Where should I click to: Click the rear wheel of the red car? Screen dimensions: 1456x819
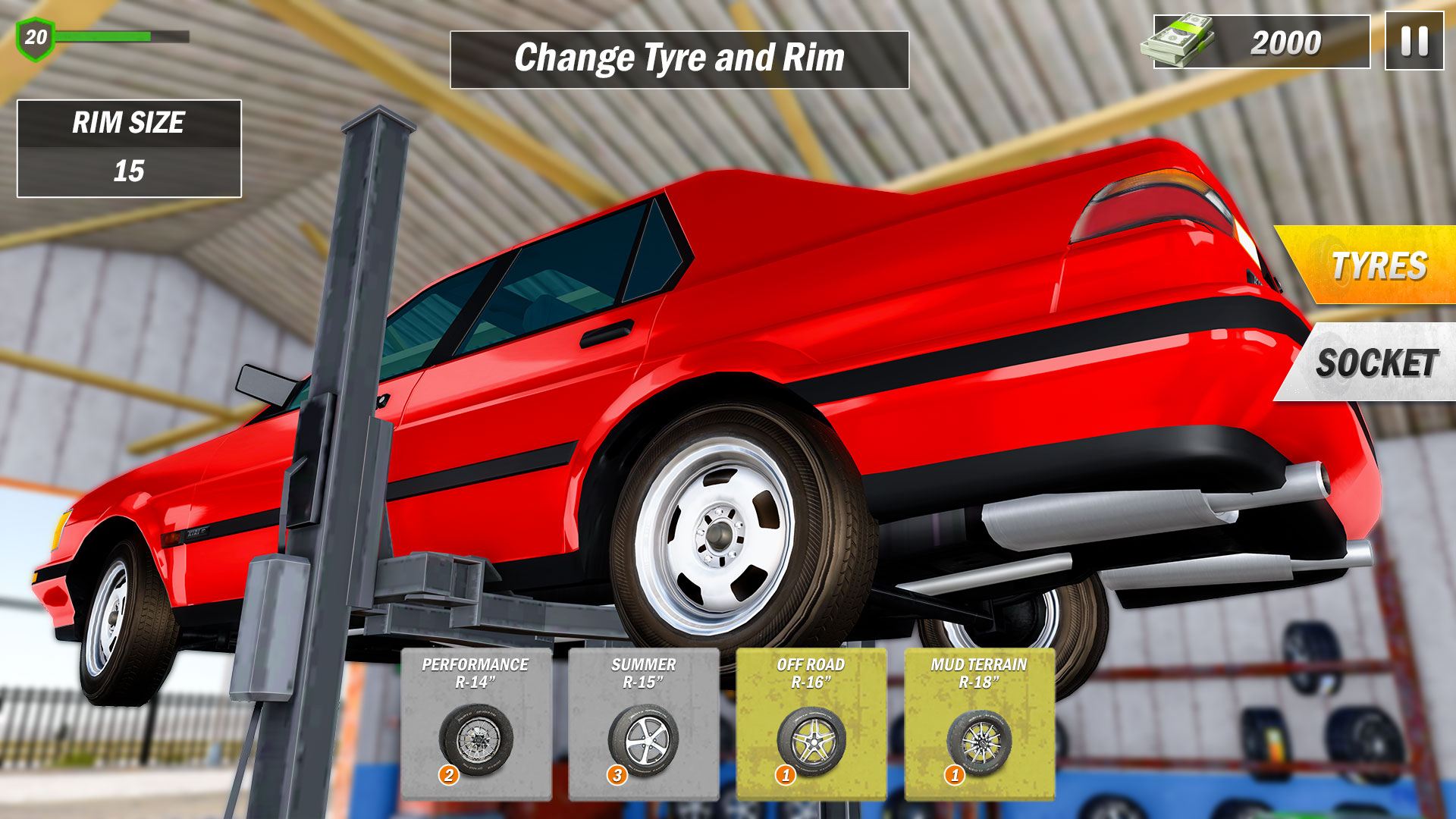pyautogui.click(x=720, y=535)
